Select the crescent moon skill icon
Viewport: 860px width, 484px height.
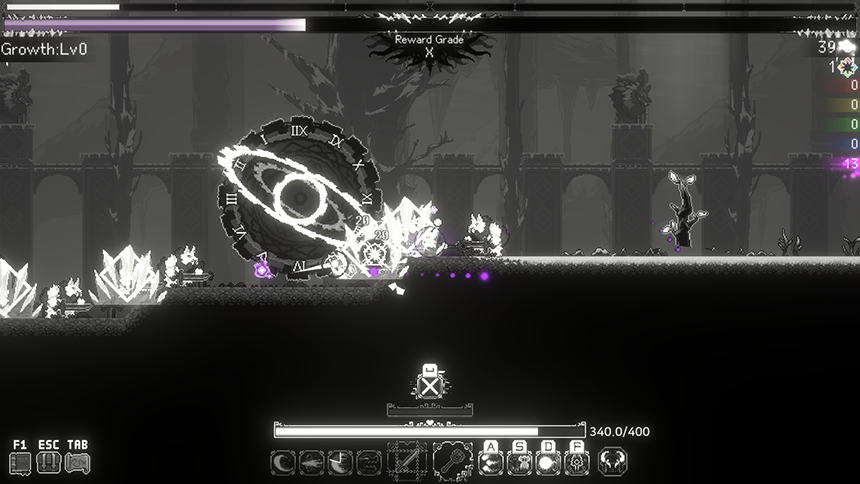[283, 463]
